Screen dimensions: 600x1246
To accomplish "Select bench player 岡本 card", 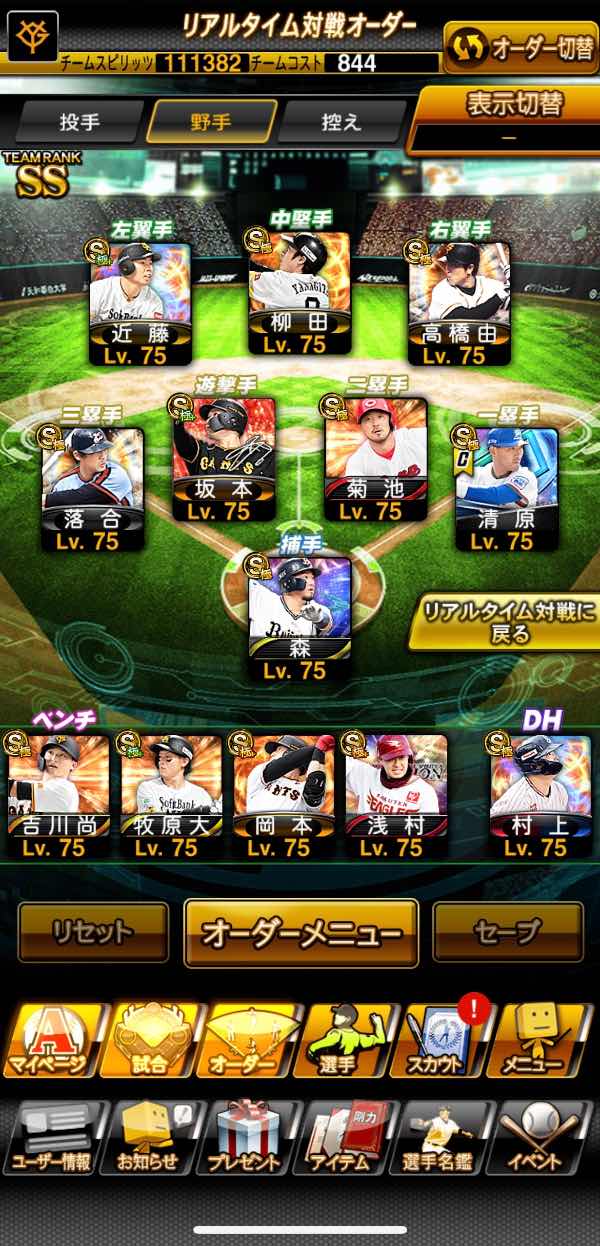I will 283,797.
